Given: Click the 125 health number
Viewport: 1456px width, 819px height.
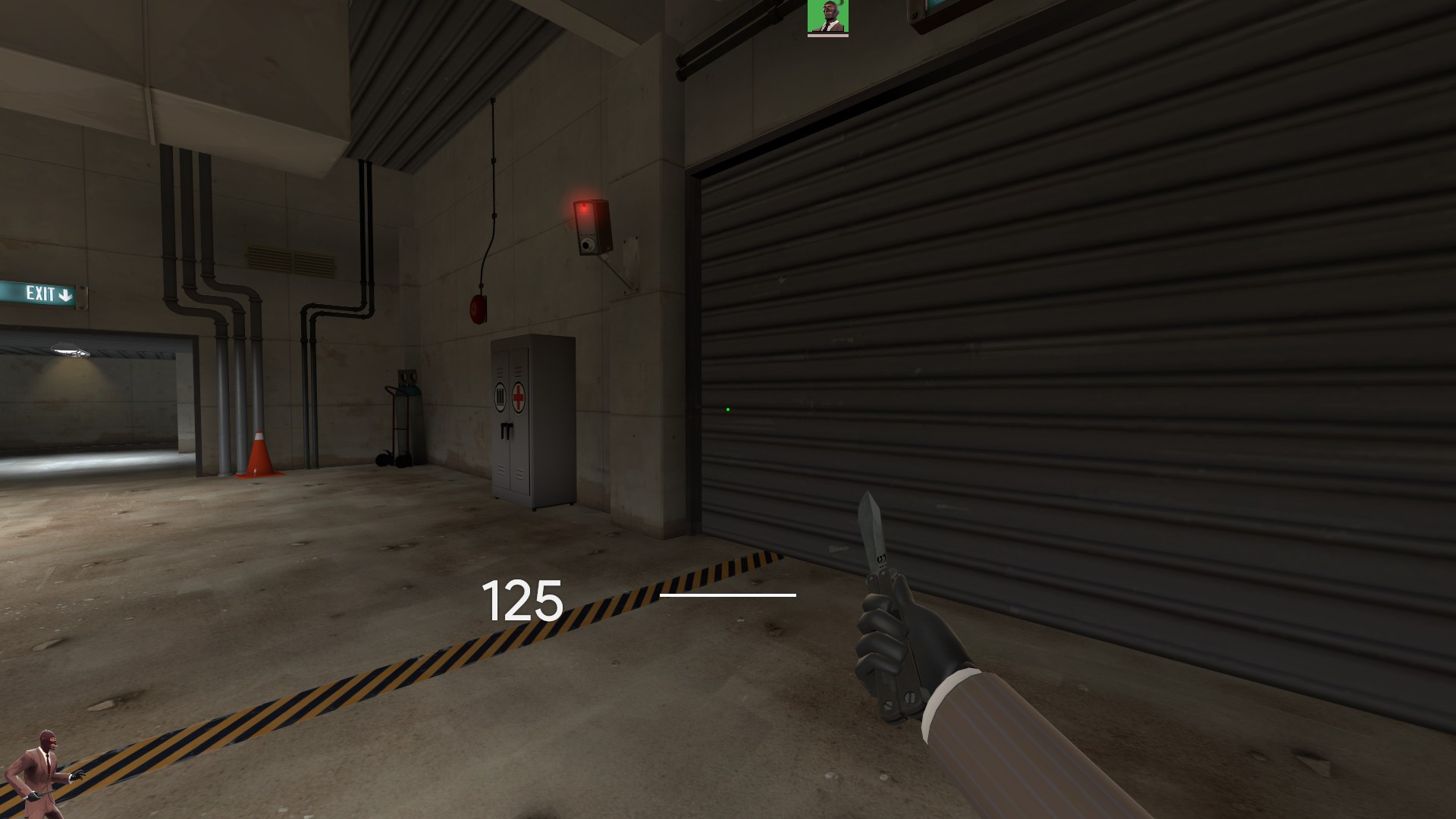Looking at the screenshot, I should (521, 601).
